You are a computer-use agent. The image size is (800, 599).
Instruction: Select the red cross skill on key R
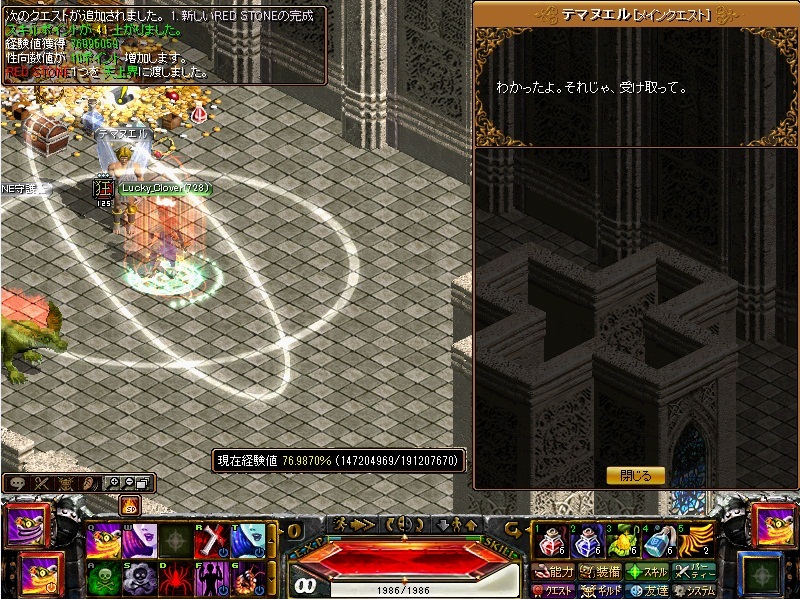pos(213,541)
